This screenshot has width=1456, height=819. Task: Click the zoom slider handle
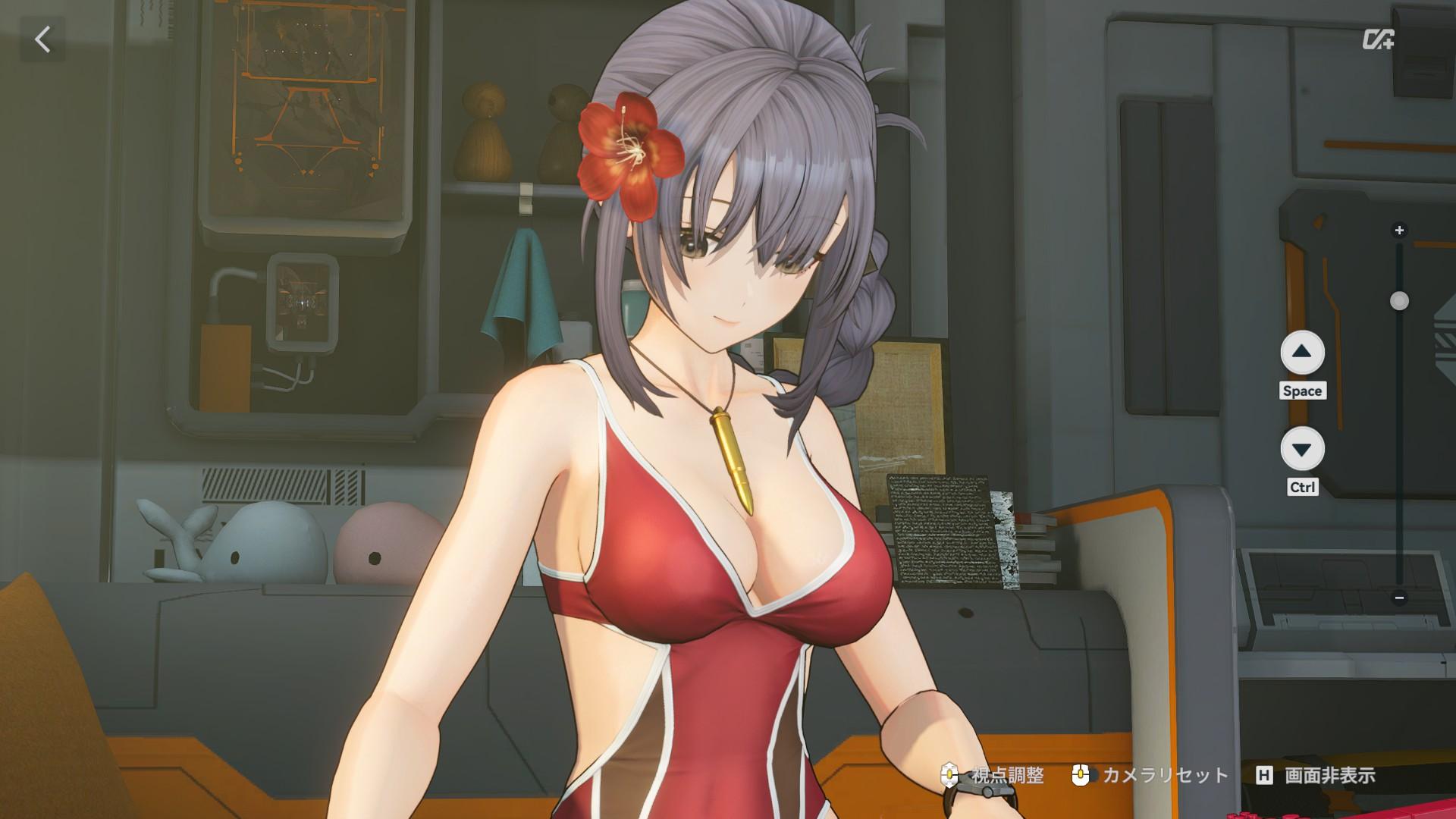point(1399,301)
